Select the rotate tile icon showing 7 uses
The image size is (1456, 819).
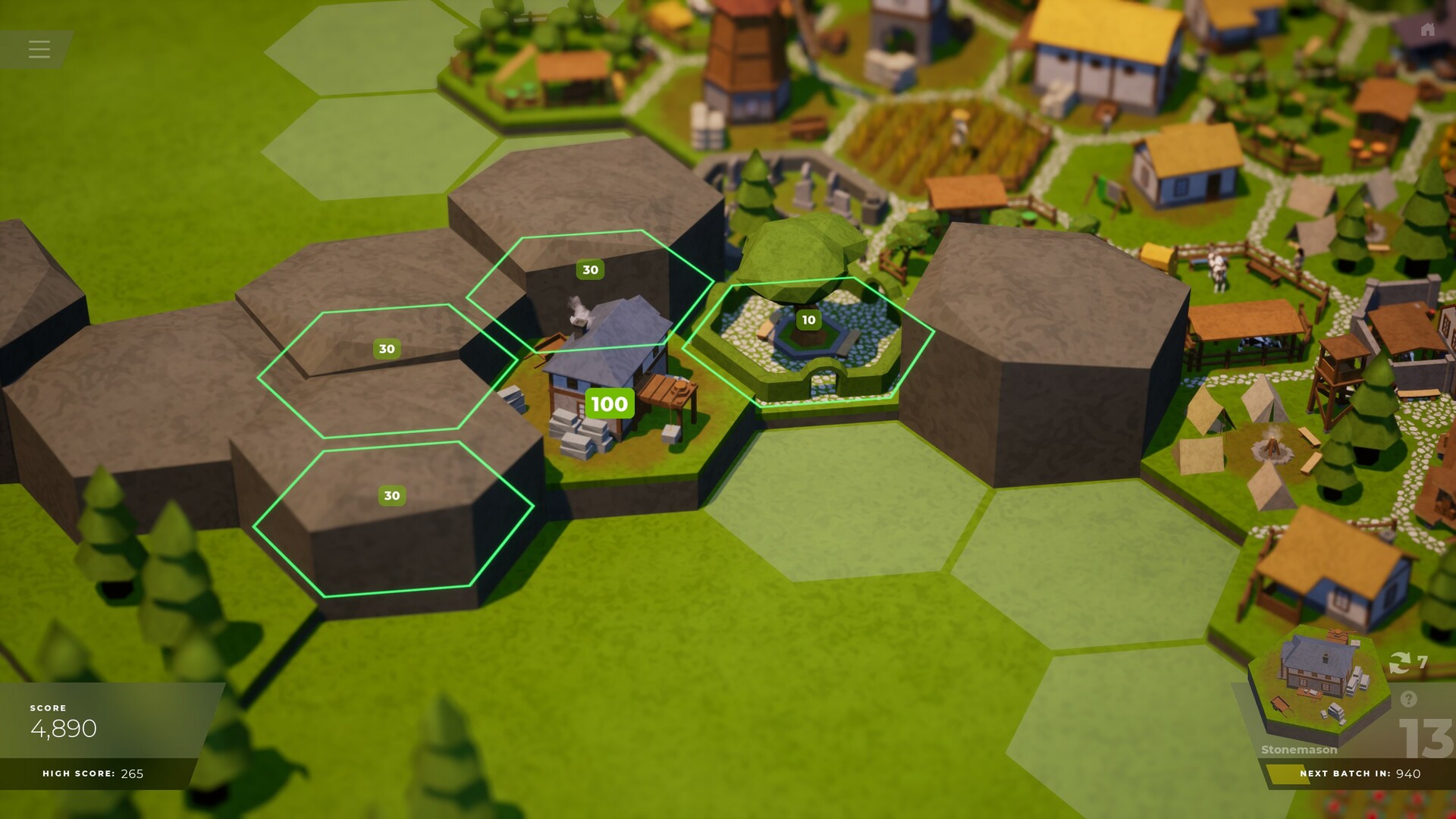click(x=1402, y=661)
